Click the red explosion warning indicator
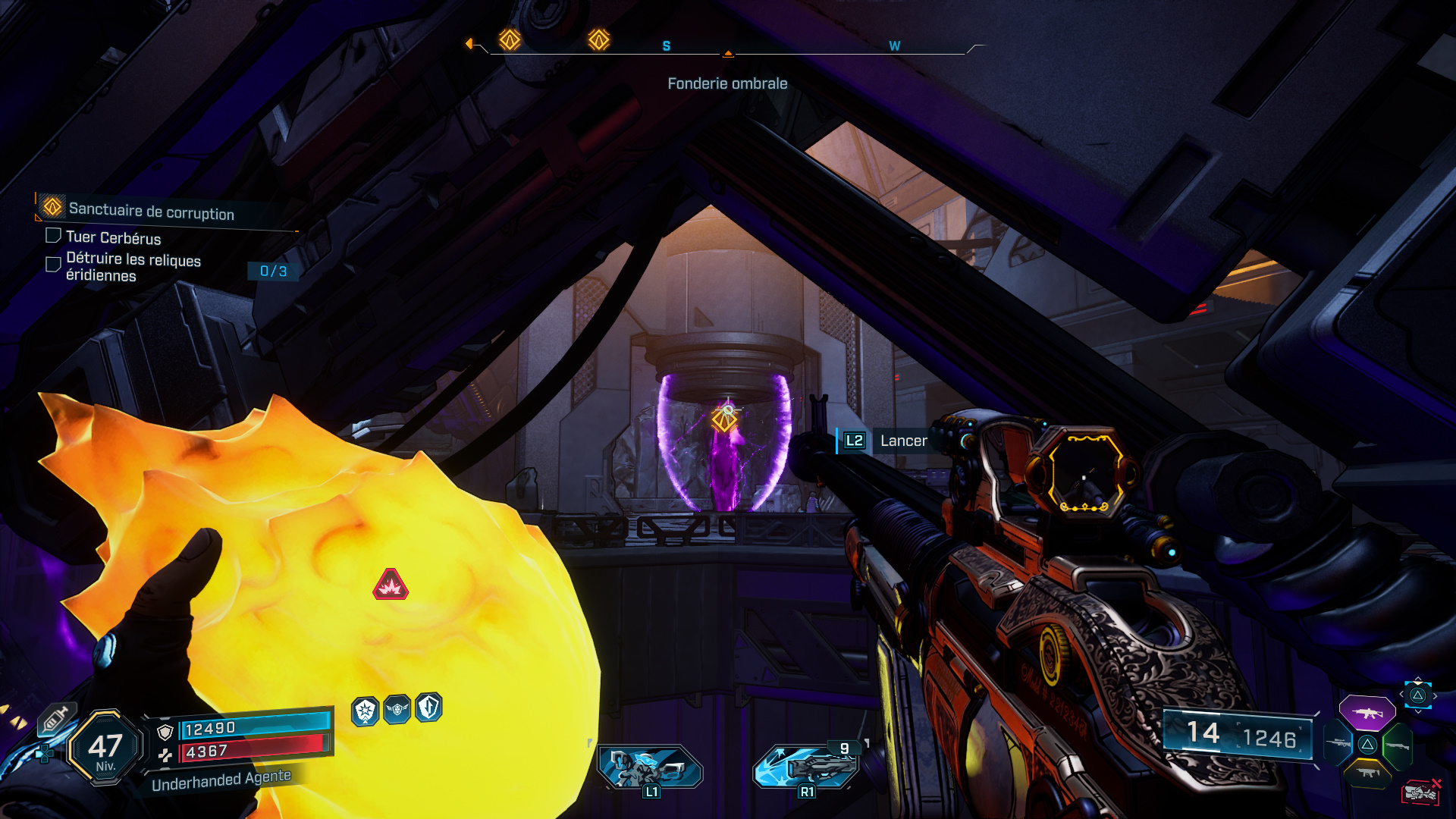Viewport: 1456px width, 819px height. click(x=391, y=585)
